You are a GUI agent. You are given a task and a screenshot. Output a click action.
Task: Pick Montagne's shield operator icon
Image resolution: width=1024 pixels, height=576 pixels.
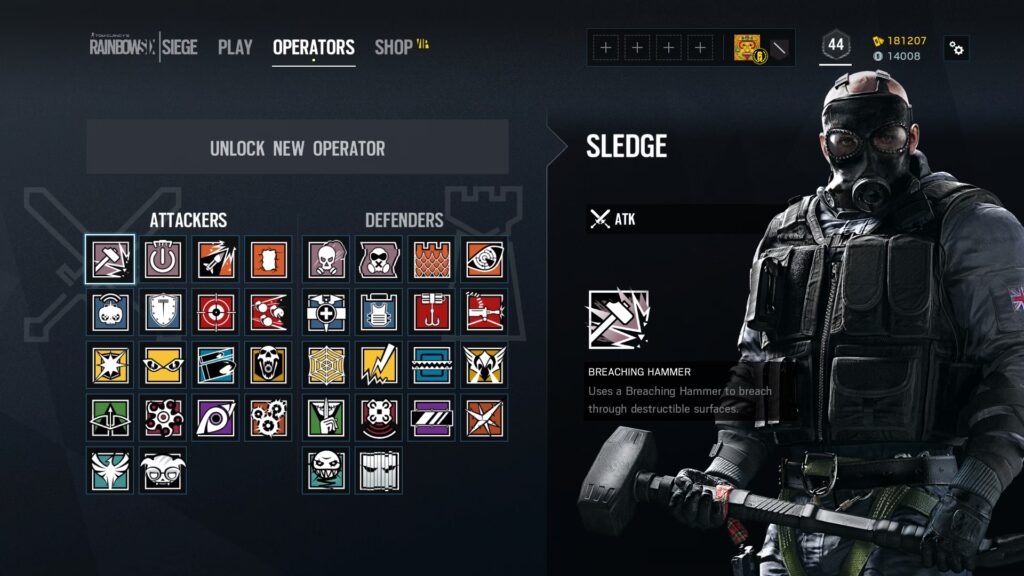coord(163,312)
